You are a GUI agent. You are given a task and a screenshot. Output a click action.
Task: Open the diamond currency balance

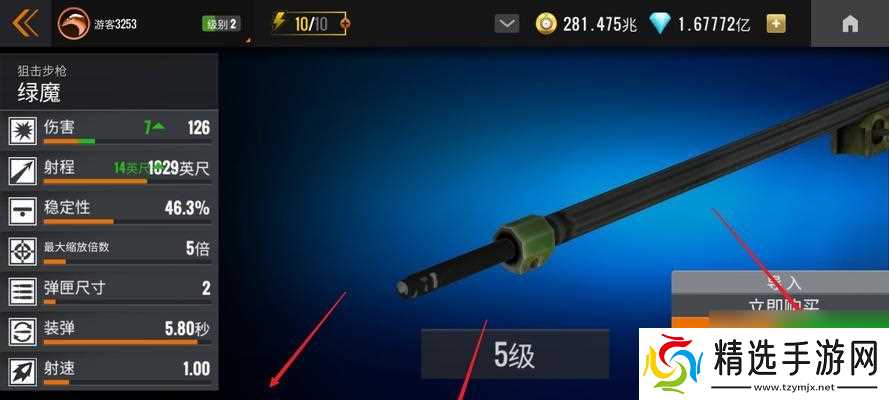pos(702,24)
